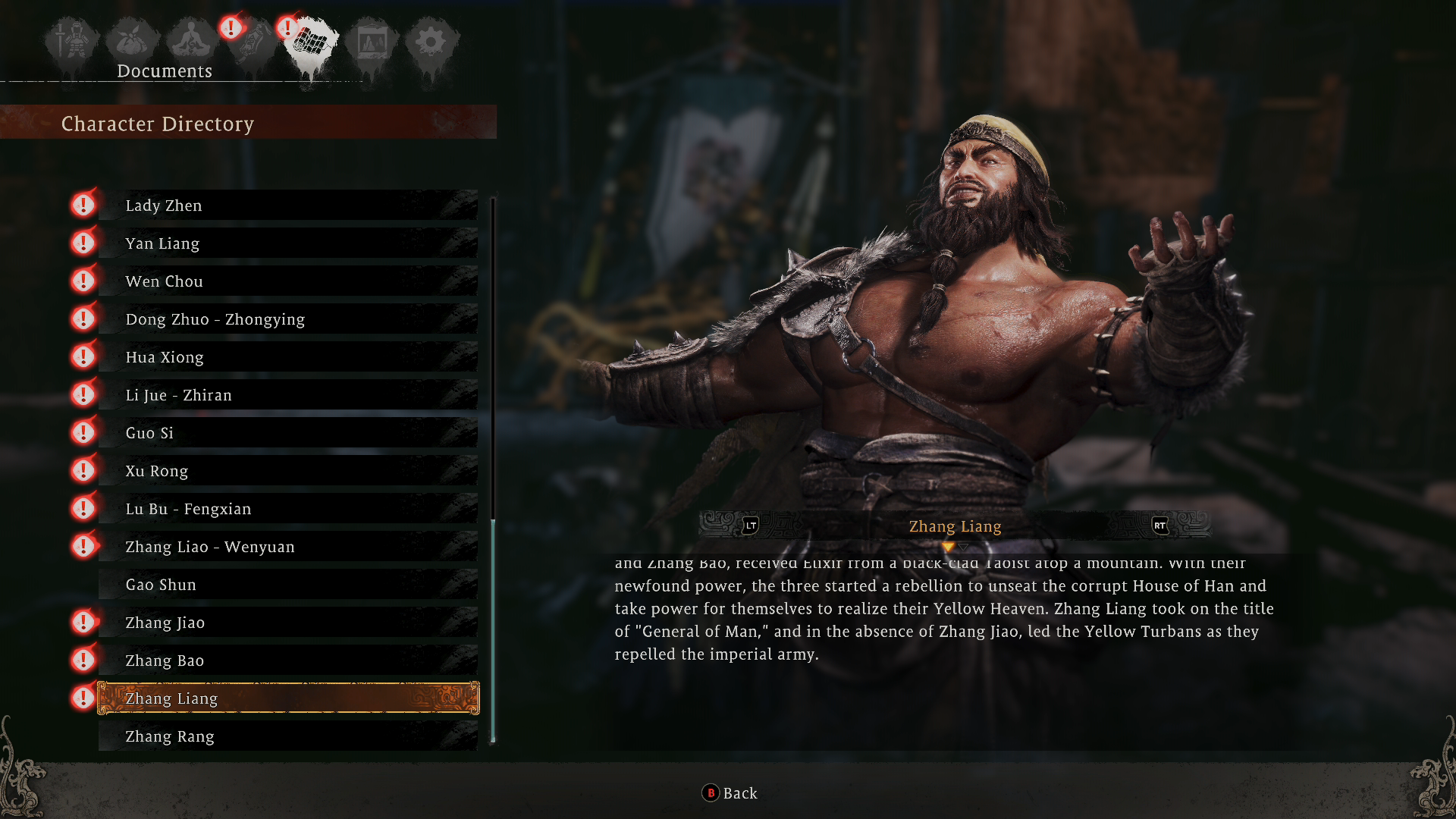The width and height of the screenshot is (1456, 819).
Task: Click the character list scrollbar
Action: (494, 629)
